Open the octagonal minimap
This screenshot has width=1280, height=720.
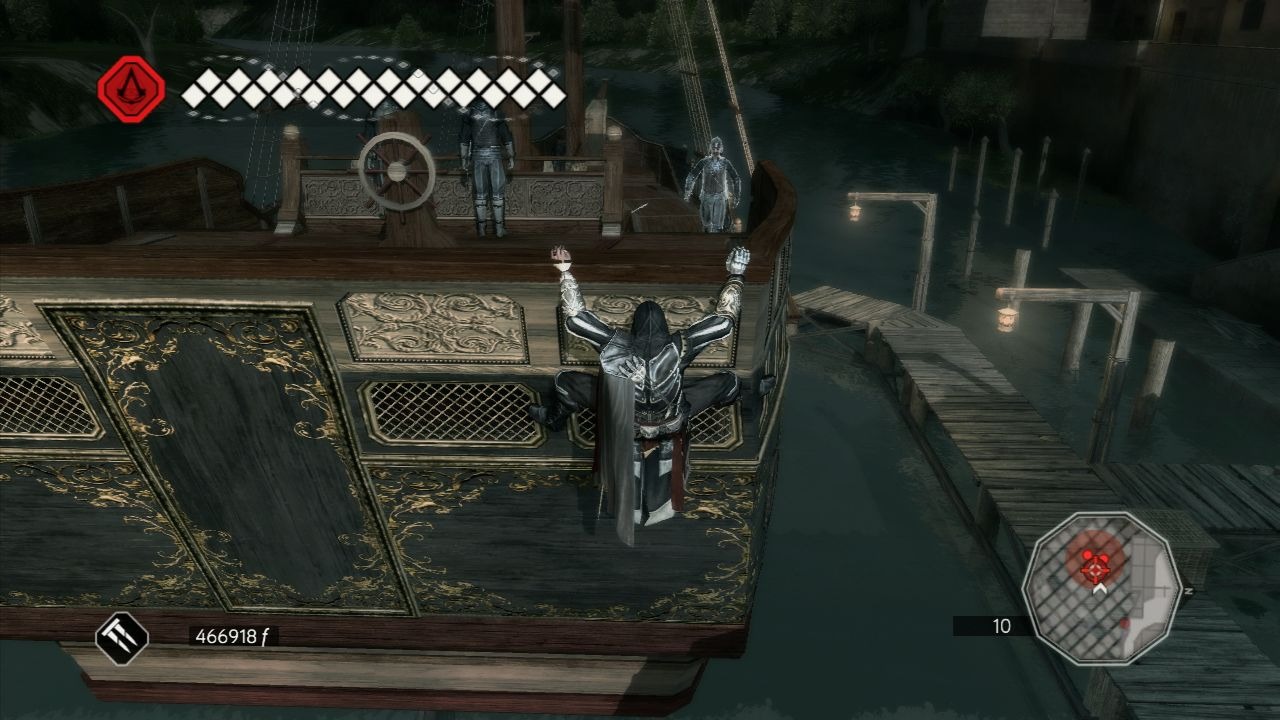click(x=1103, y=588)
